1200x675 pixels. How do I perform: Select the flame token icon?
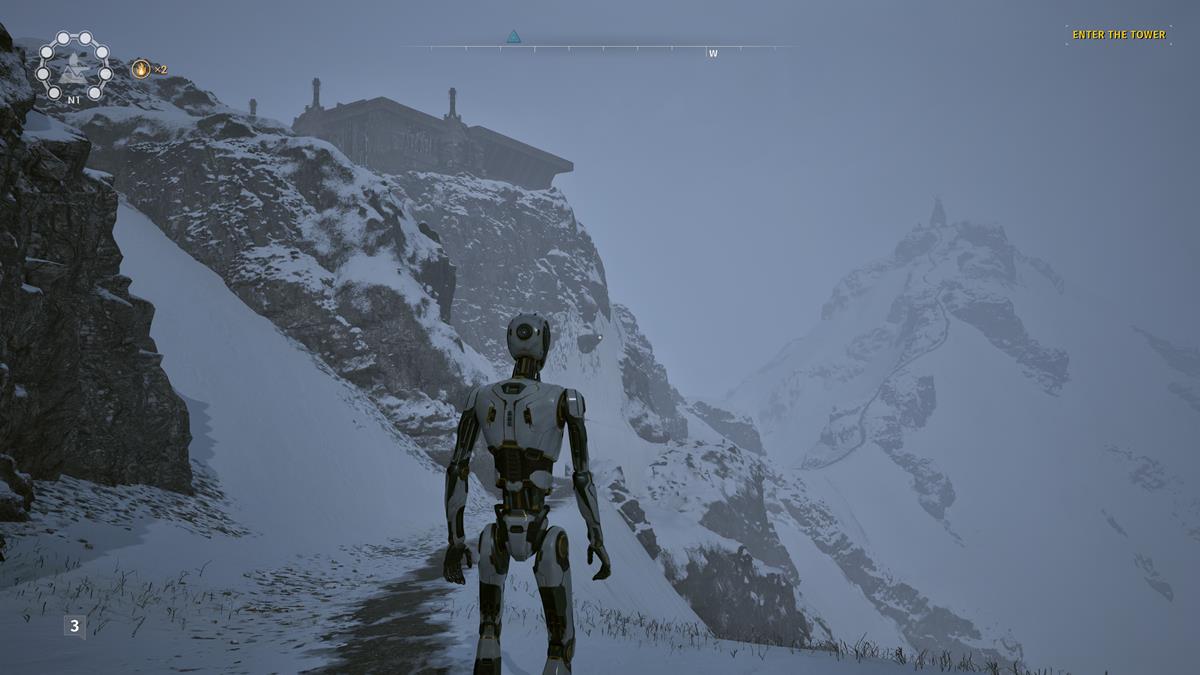(x=141, y=69)
